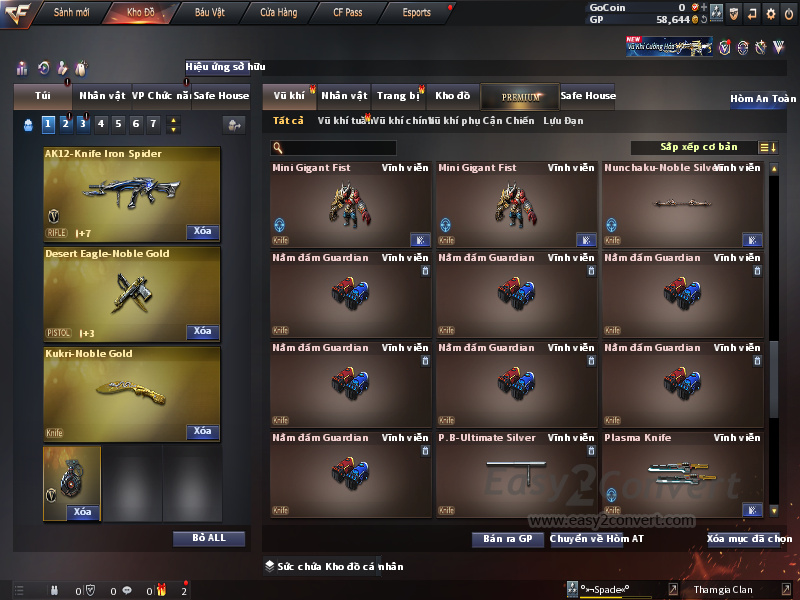Switch to the Báu Vật tab
This screenshot has height=600, width=800.
pos(210,13)
